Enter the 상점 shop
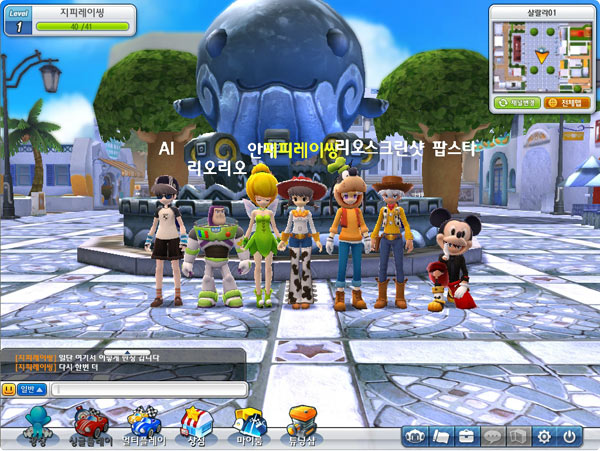600x451 pixels. (x=196, y=425)
